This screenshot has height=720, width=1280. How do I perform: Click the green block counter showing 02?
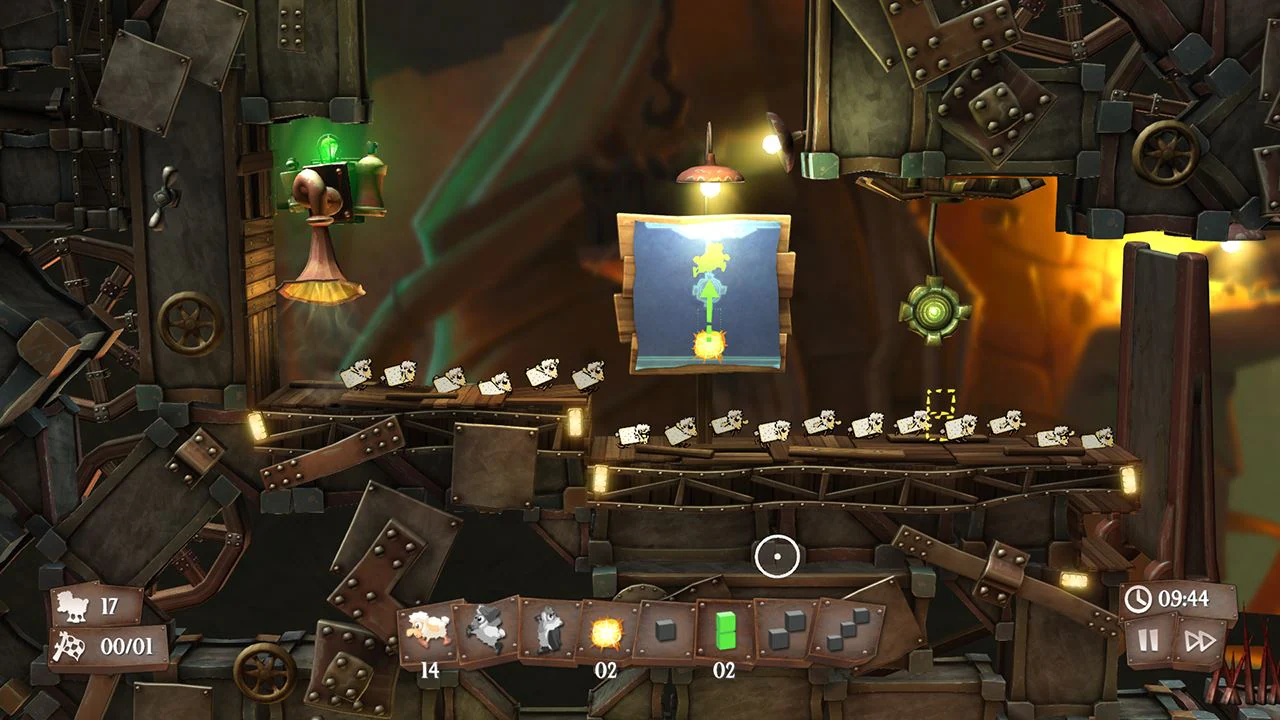(x=723, y=671)
